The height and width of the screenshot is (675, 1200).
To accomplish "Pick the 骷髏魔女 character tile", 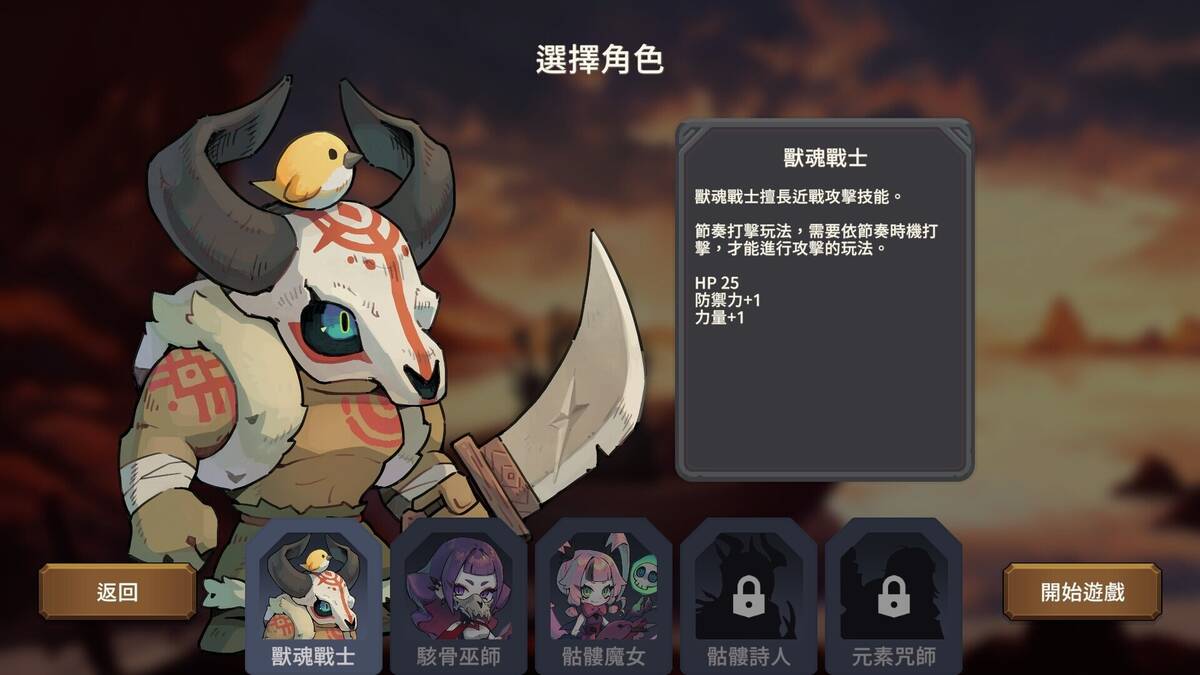I will point(603,595).
